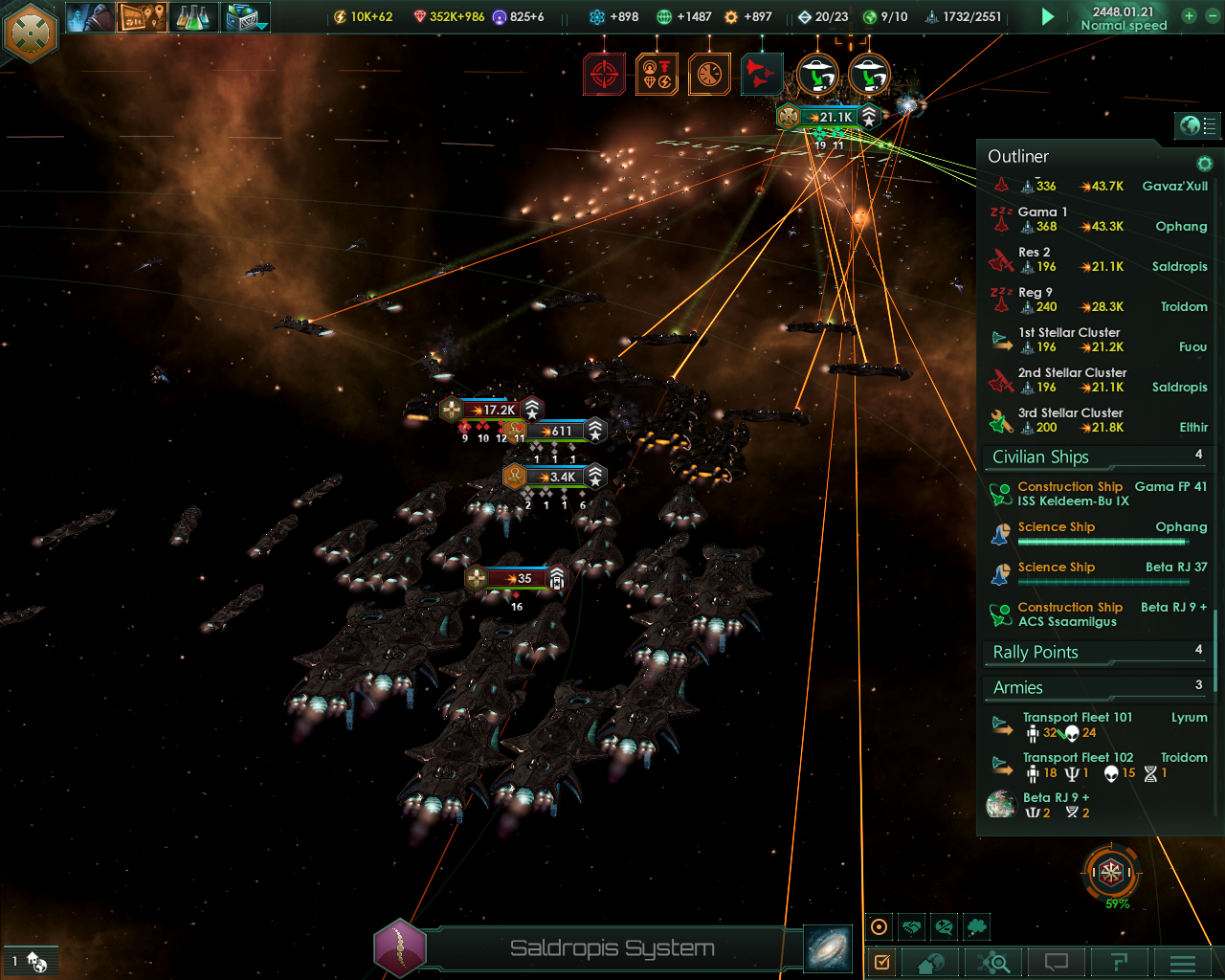
Task: Open the Situation Log map icon
Action: [x=142, y=17]
